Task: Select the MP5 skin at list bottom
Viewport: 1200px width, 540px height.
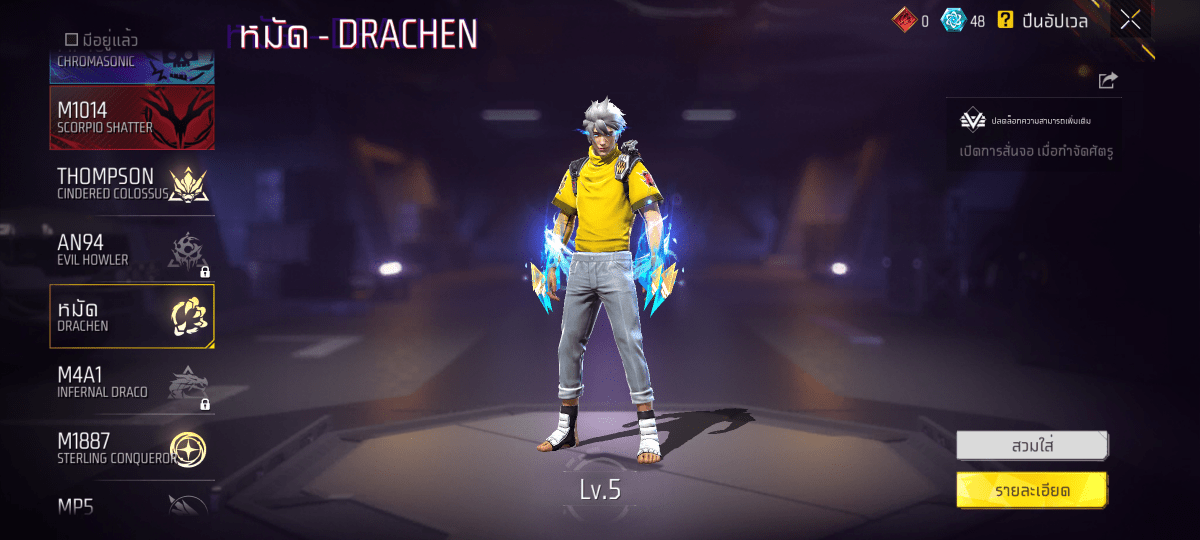Action: pyautogui.click(x=132, y=503)
